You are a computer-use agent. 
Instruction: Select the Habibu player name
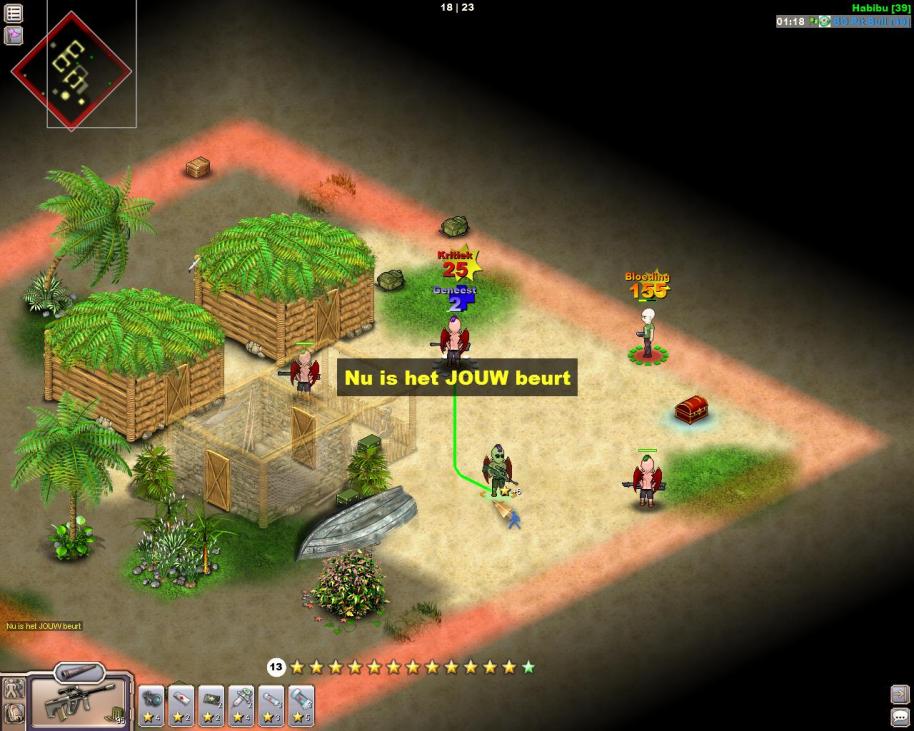[x=874, y=7]
